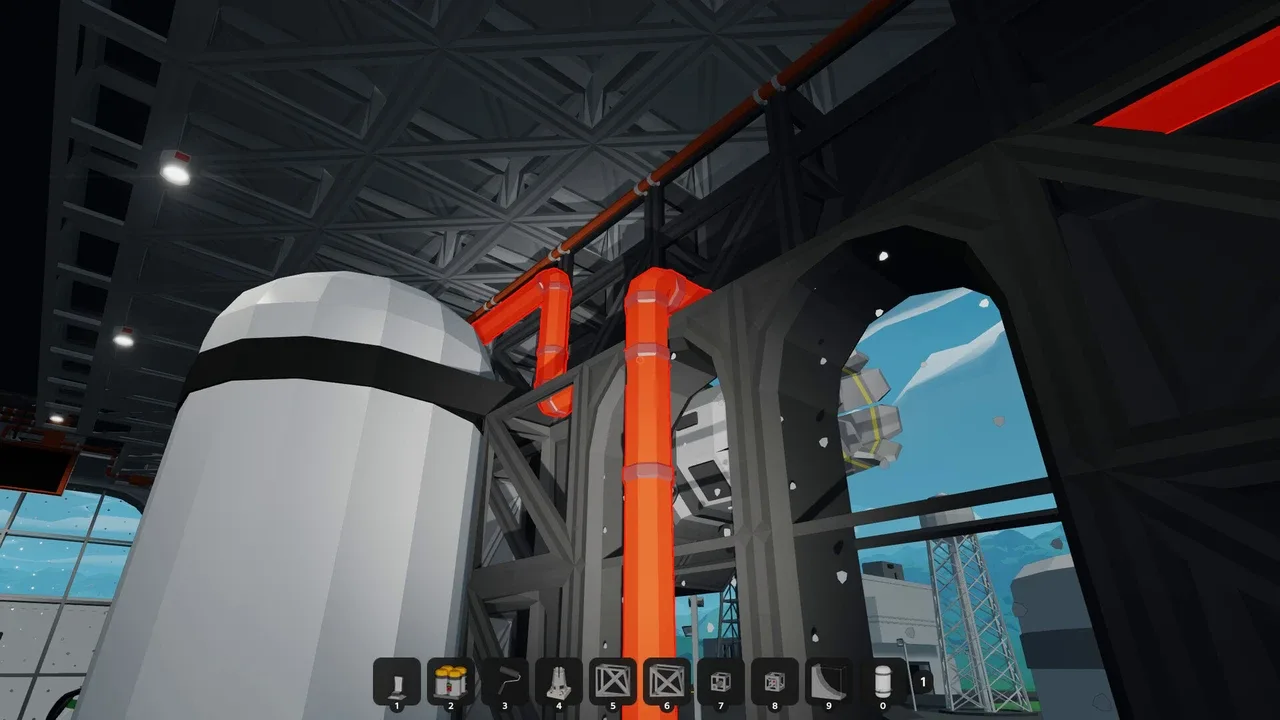1280x720 pixels.
Task: Choose the yellow-capped canisters hotbar slot
Action: coord(451,681)
